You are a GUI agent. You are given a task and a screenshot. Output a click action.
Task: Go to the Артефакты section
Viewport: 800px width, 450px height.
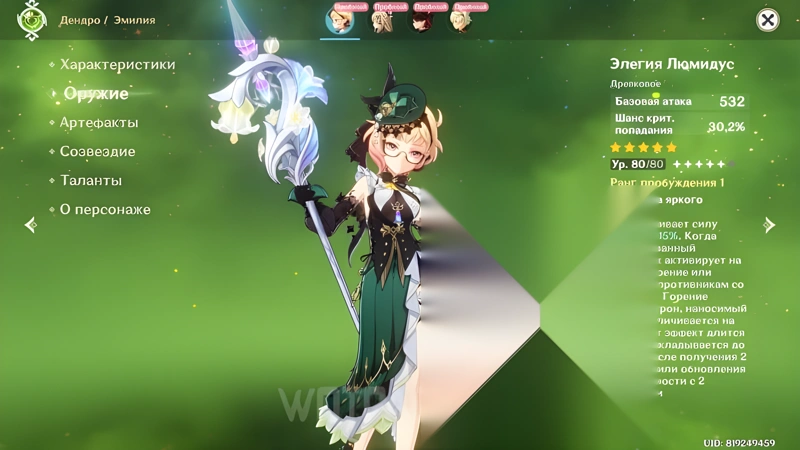coord(99,123)
